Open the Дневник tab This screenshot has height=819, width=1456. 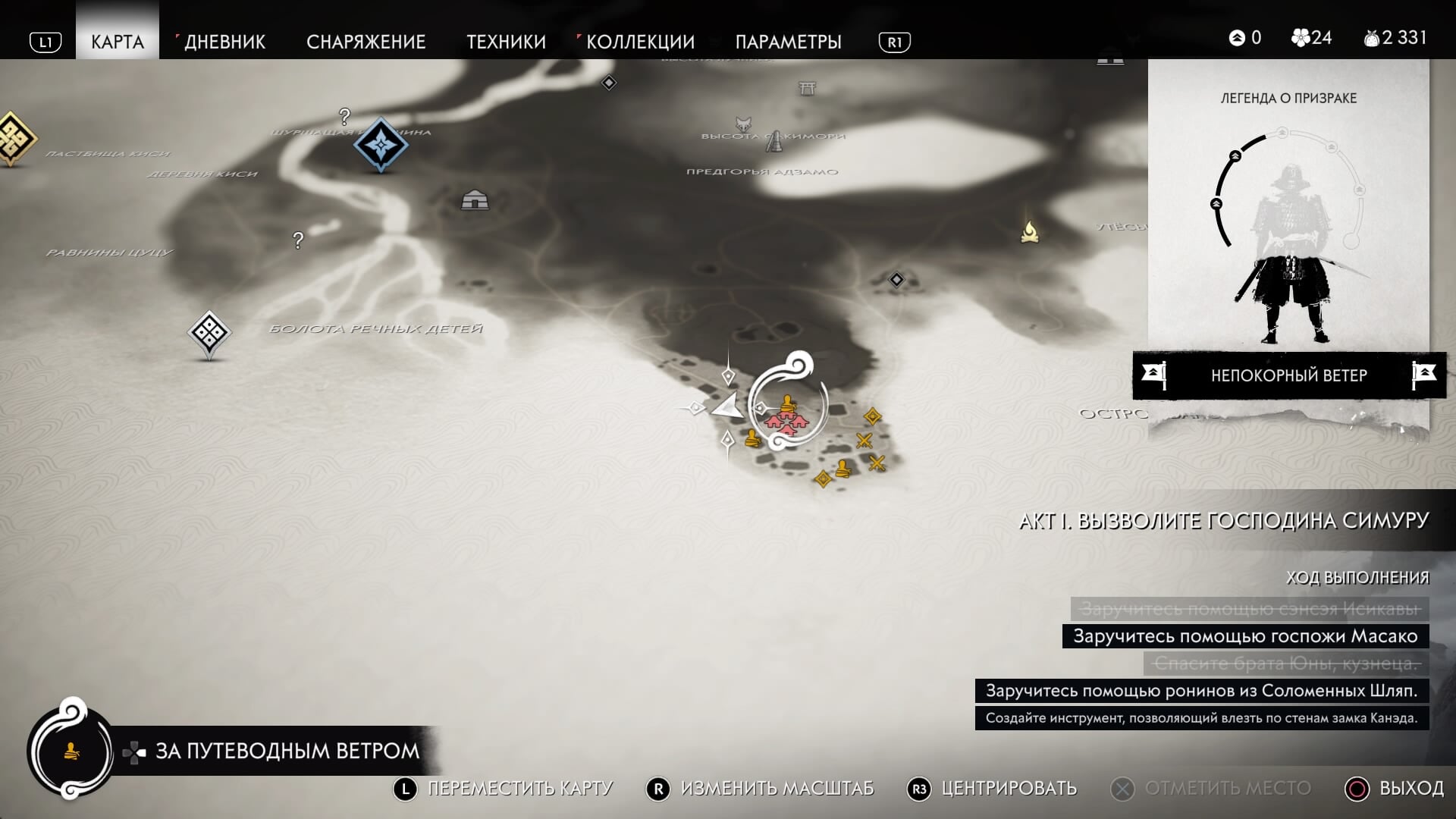click(x=224, y=42)
